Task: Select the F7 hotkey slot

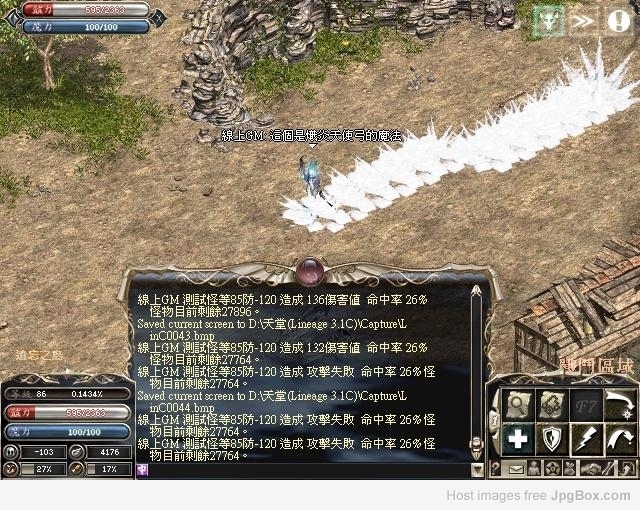Action: 584,405
